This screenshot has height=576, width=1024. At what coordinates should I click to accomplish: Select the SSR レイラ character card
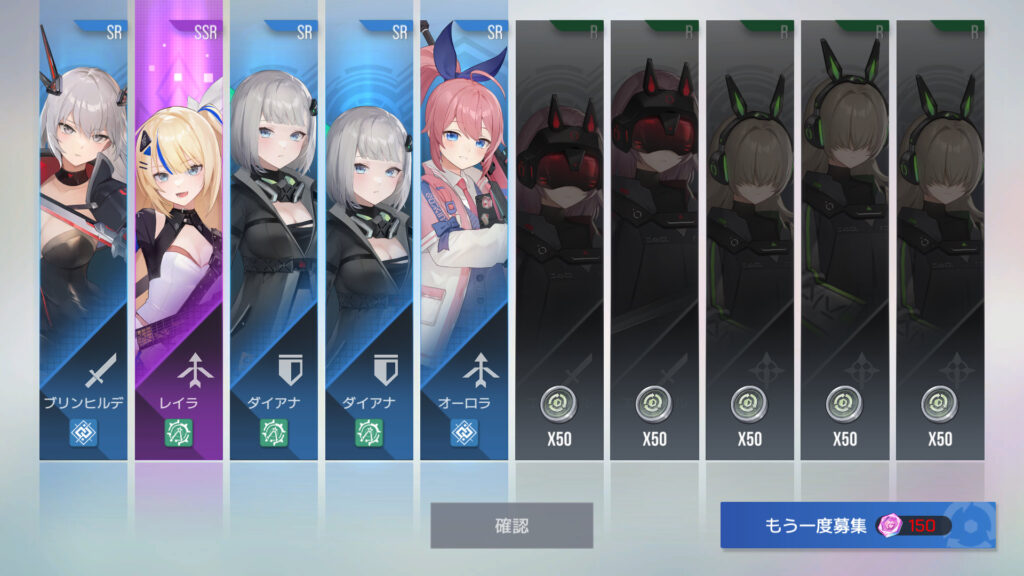[x=179, y=240]
